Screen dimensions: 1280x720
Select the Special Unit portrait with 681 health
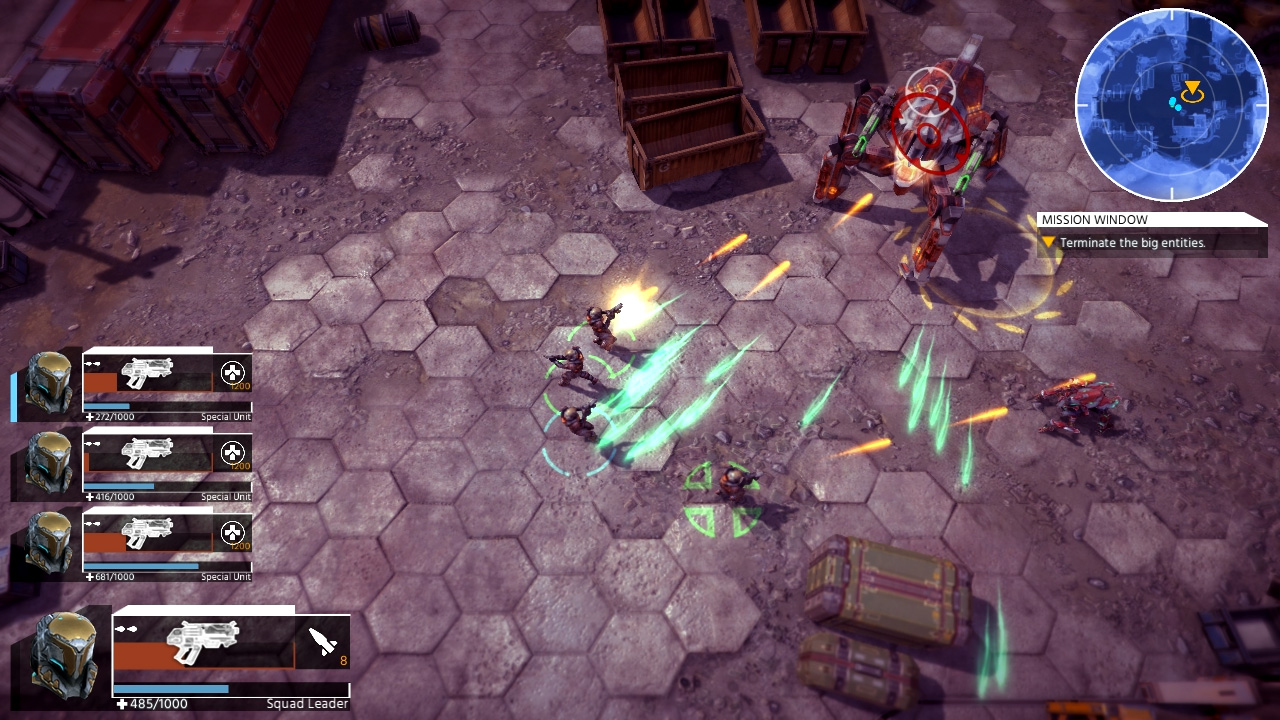point(49,543)
